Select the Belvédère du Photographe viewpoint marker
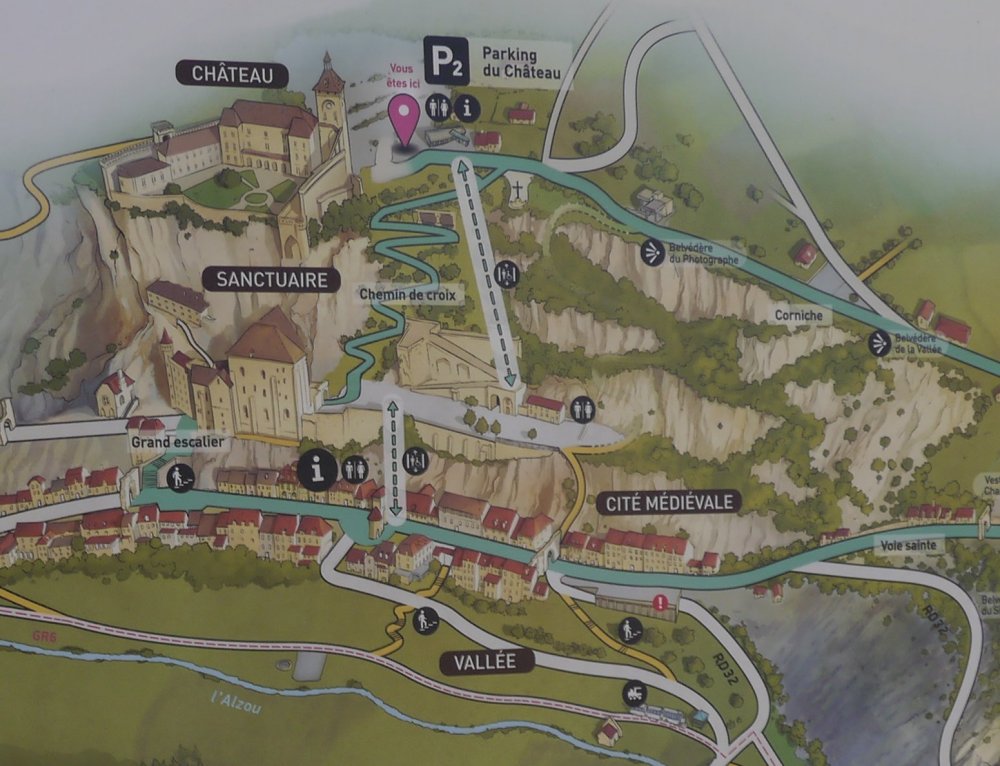 click(655, 250)
